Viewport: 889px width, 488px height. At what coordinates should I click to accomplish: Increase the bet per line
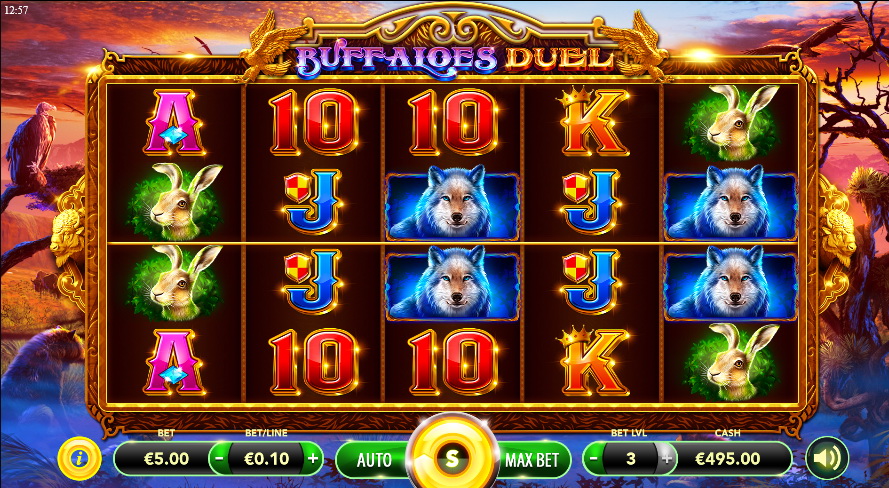(313, 459)
